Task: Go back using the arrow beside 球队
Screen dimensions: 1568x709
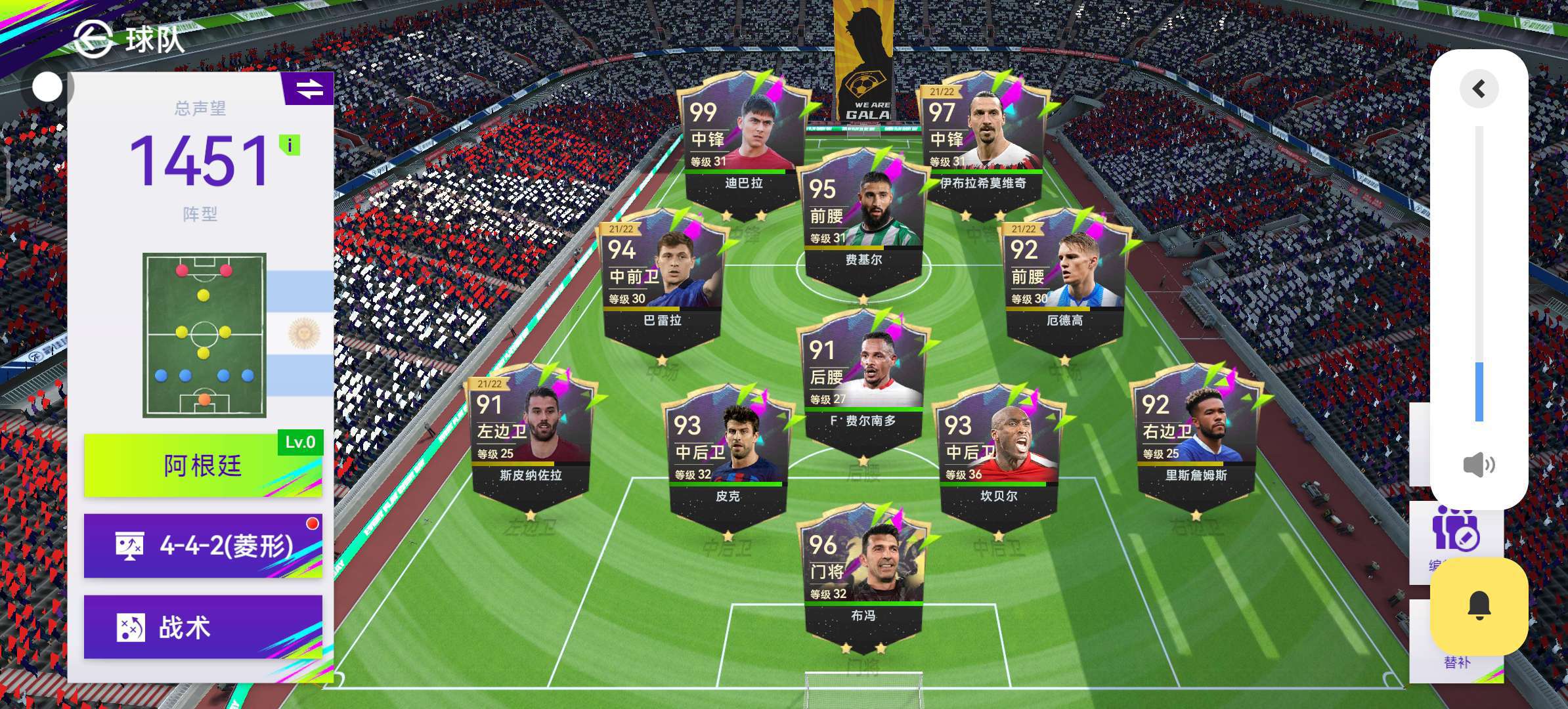Action: [x=93, y=39]
